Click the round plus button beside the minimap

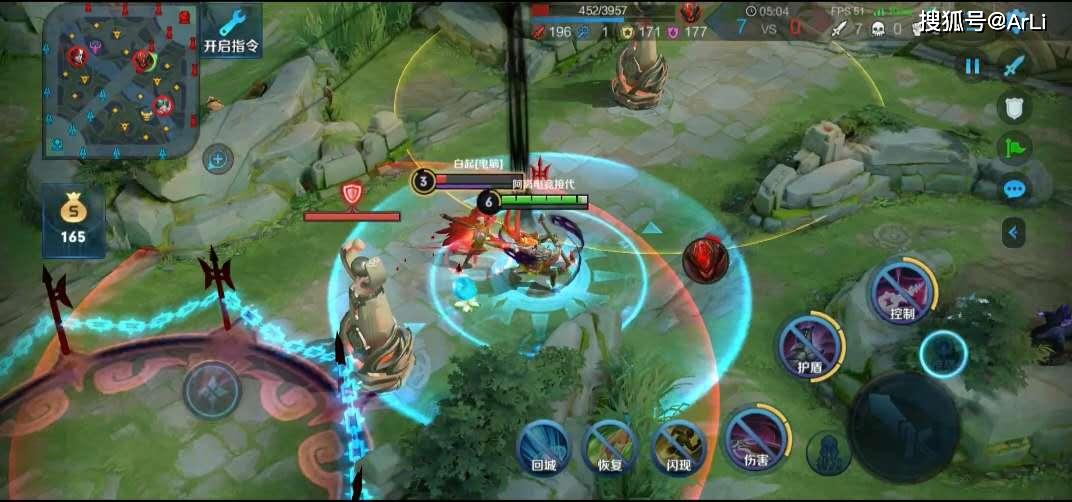pos(217,158)
